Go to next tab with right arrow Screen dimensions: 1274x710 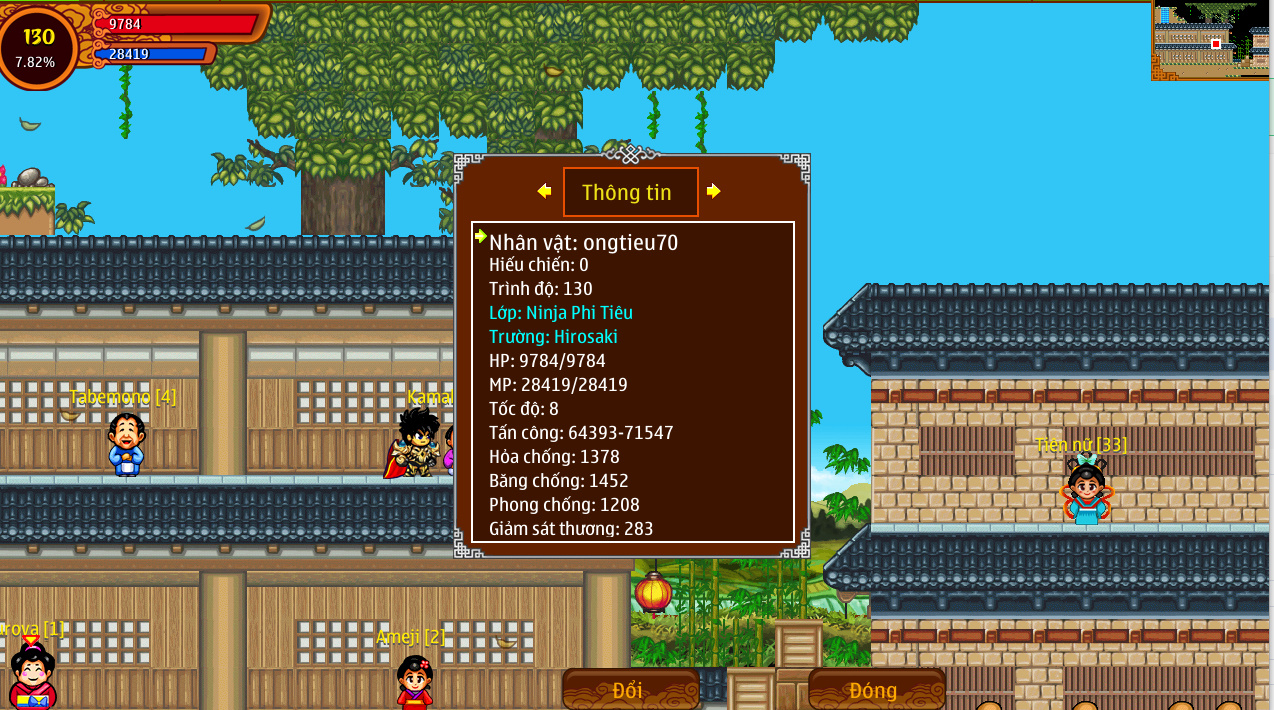(713, 191)
